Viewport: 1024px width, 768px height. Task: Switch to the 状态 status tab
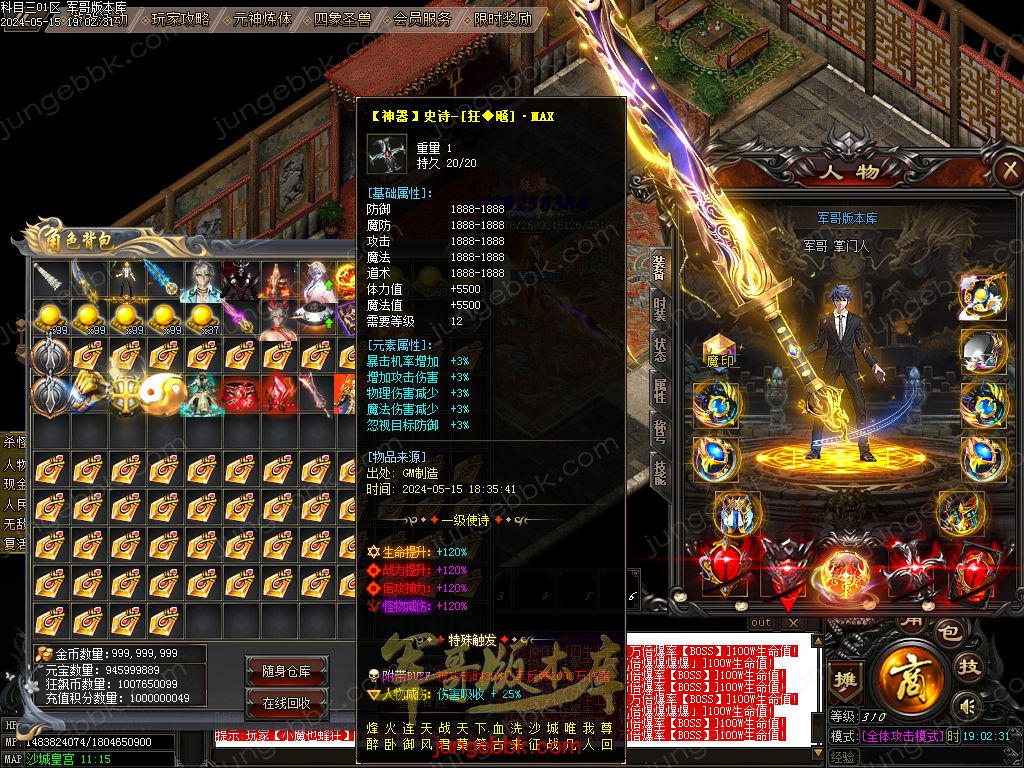point(660,350)
